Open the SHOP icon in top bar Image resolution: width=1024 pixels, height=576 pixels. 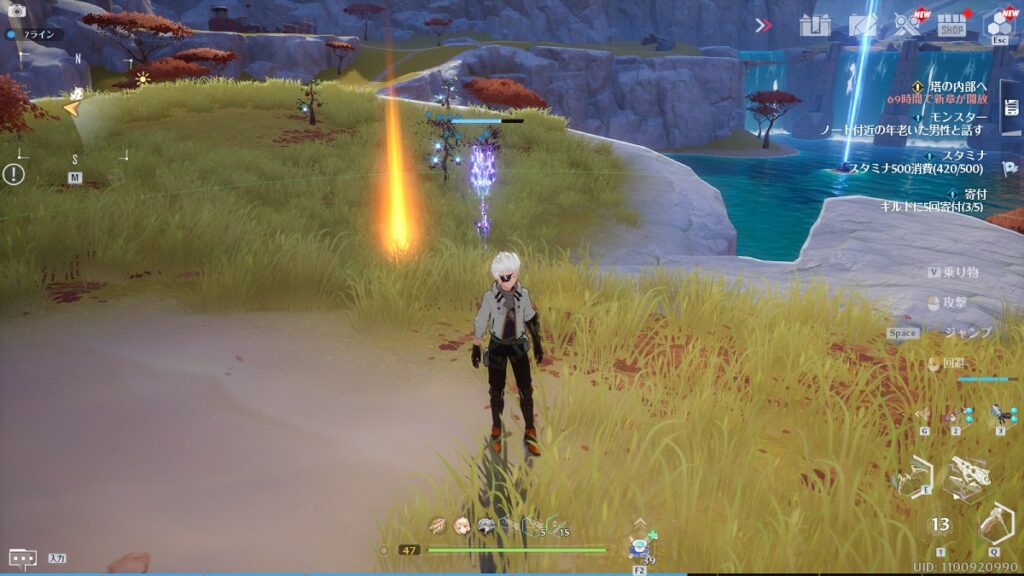(x=951, y=26)
